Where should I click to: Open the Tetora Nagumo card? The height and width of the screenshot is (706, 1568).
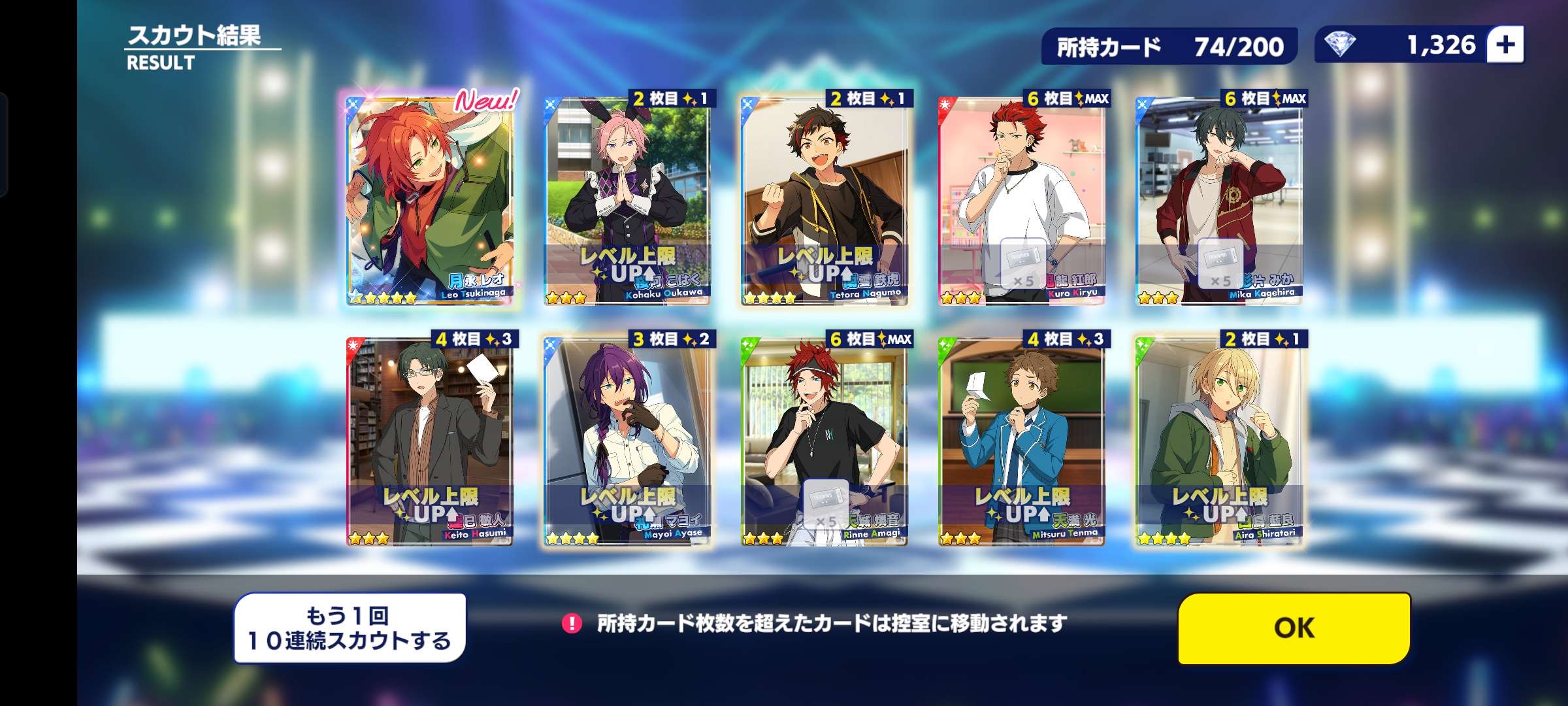825,199
